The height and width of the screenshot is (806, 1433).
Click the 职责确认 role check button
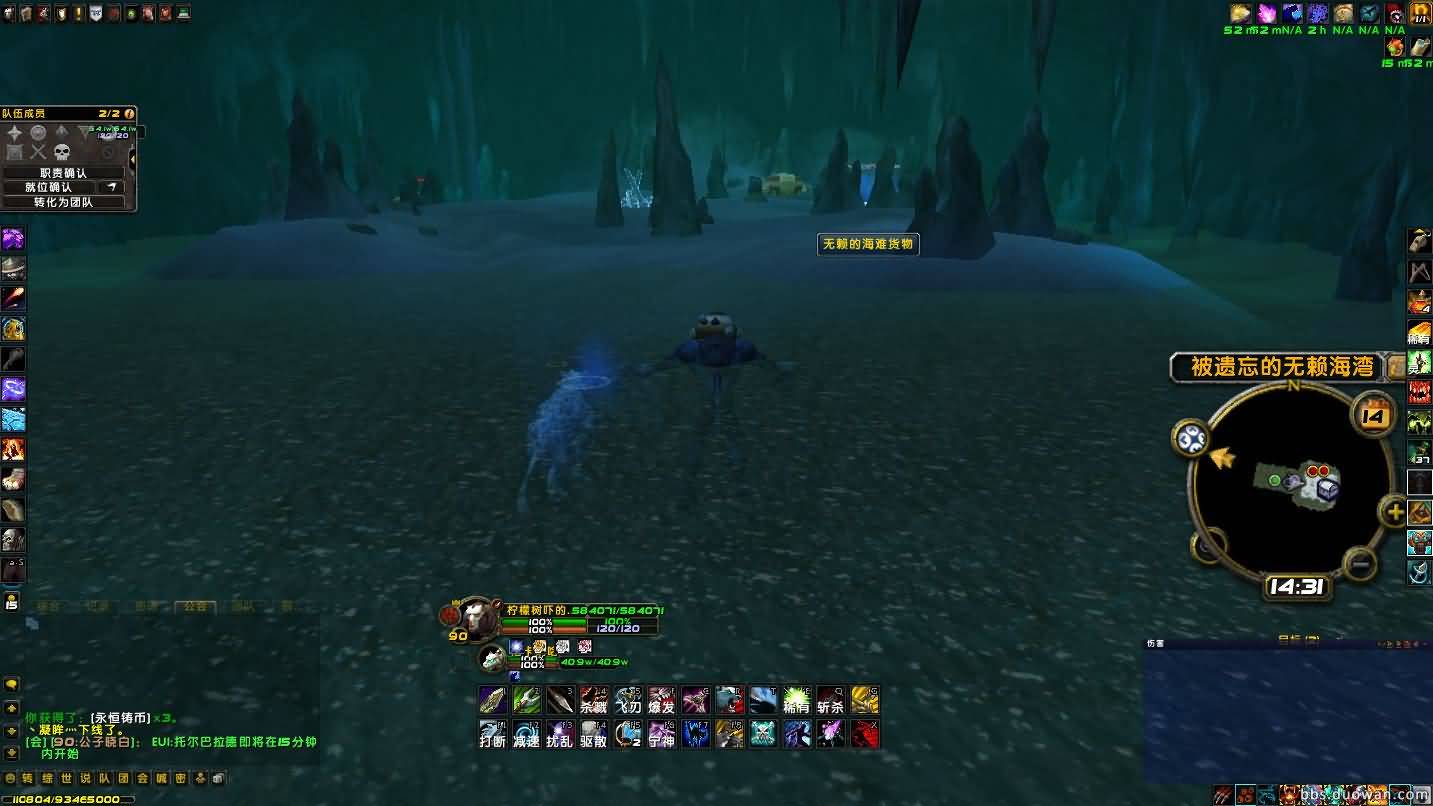pos(63,173)
